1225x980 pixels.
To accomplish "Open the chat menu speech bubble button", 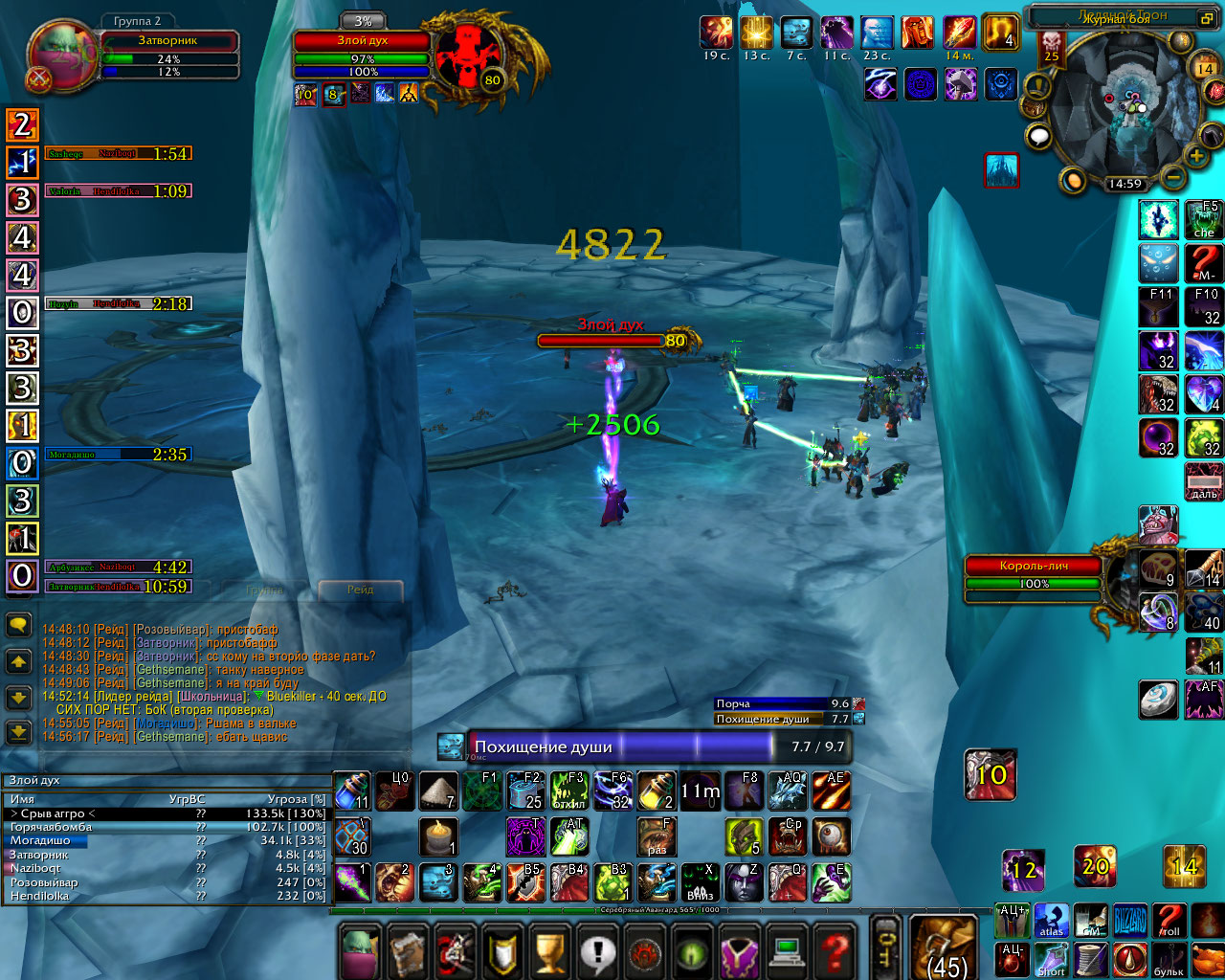I will tap(18, 625).
